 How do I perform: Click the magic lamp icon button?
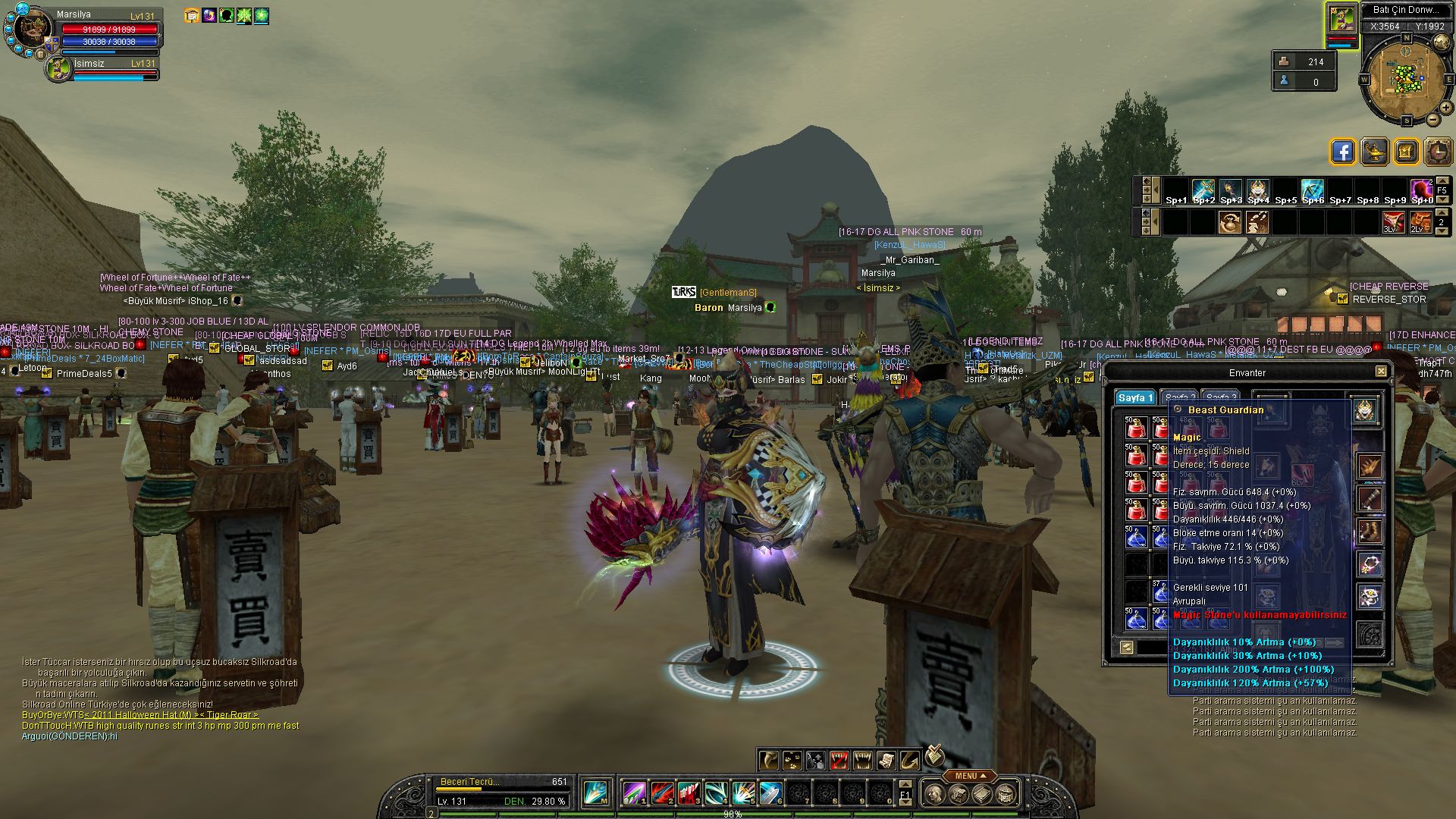click(x=1374, y=152)
